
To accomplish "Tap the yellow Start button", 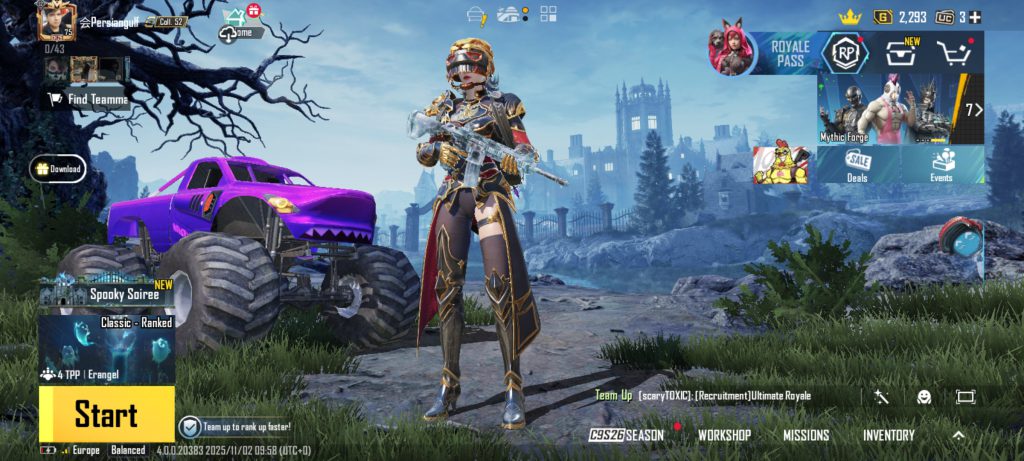I will 106,414.
